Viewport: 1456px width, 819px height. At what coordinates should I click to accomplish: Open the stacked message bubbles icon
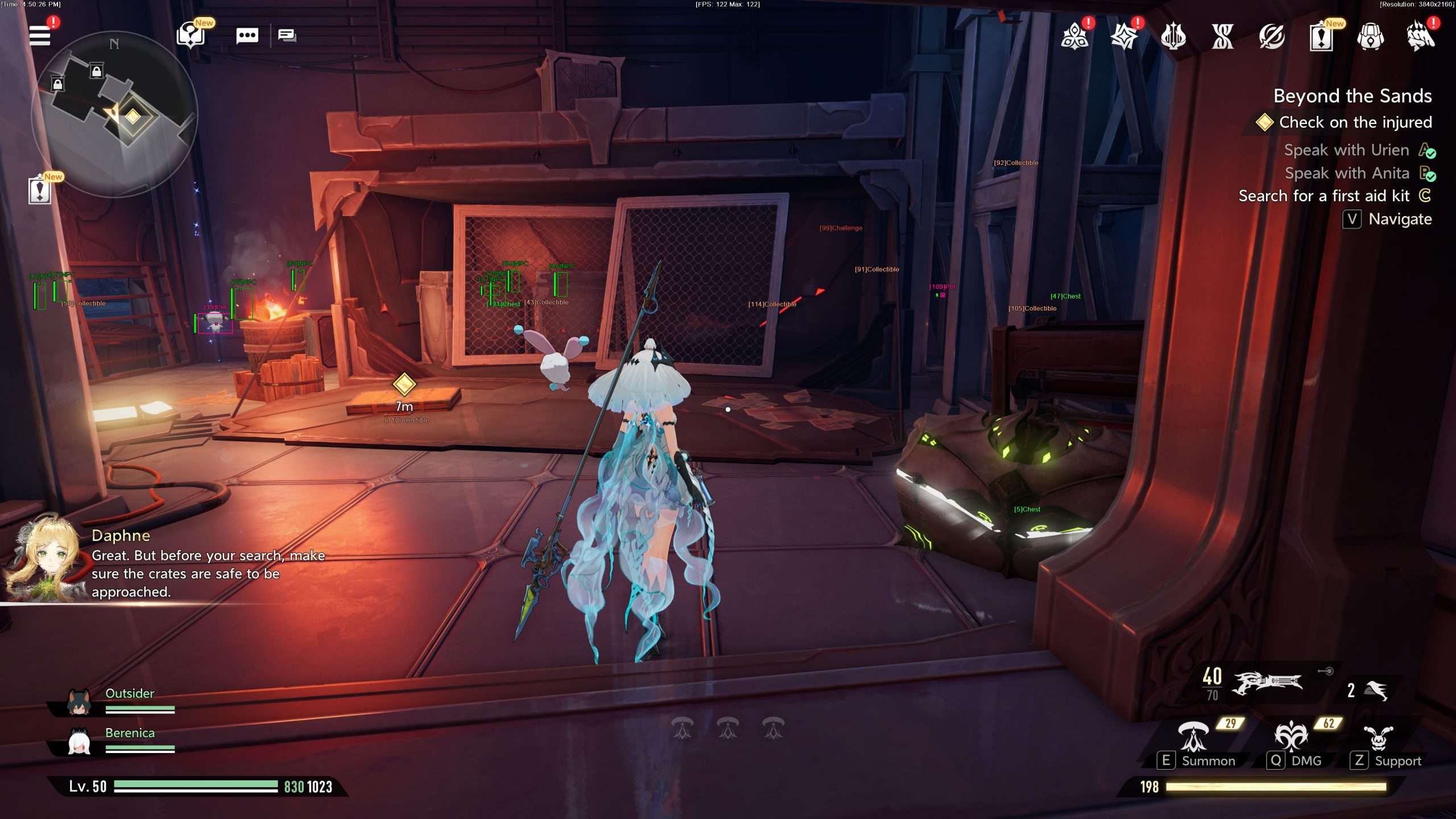tap(287, 36)
